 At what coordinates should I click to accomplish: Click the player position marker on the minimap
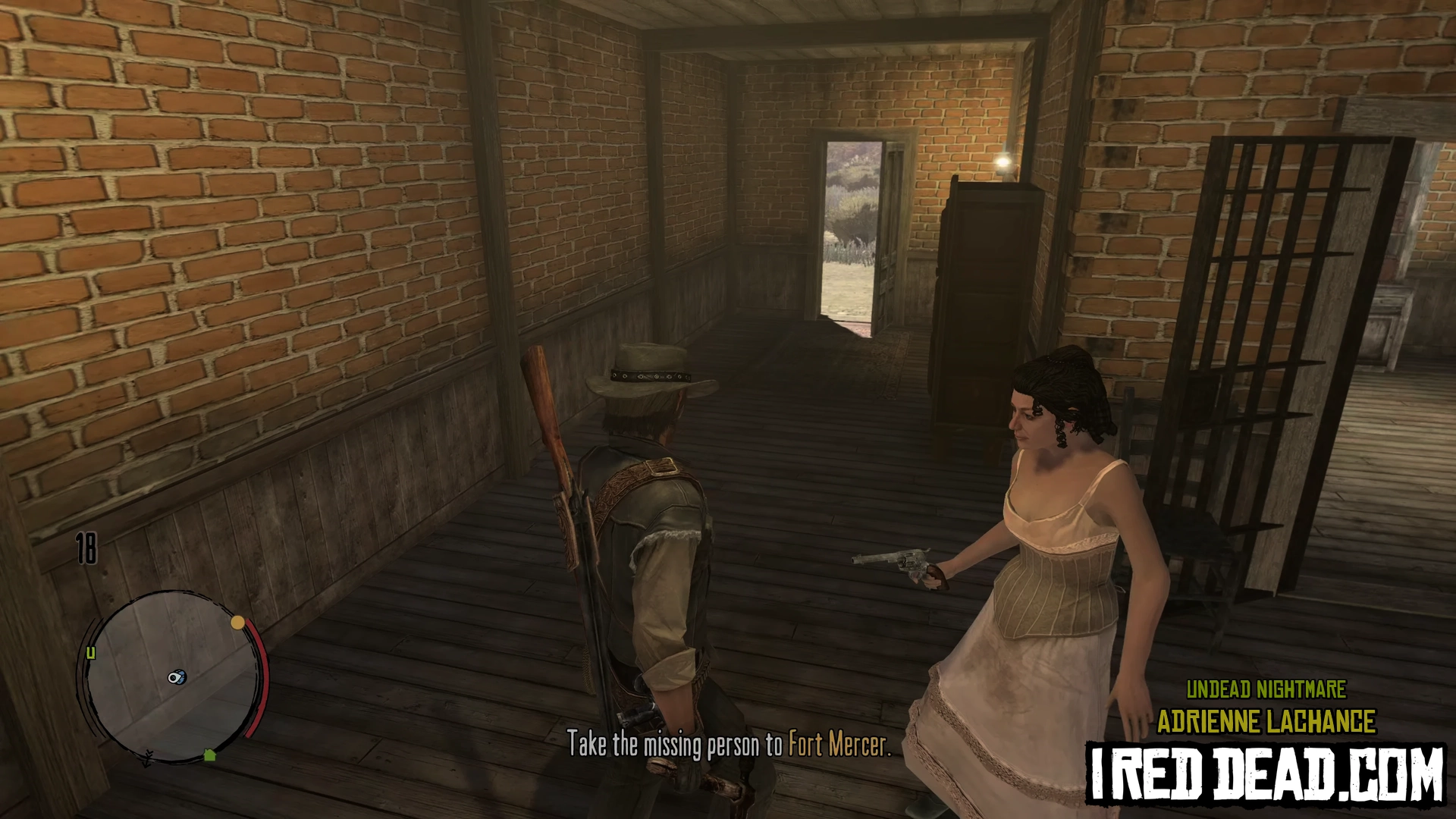[x=177, y=677]
